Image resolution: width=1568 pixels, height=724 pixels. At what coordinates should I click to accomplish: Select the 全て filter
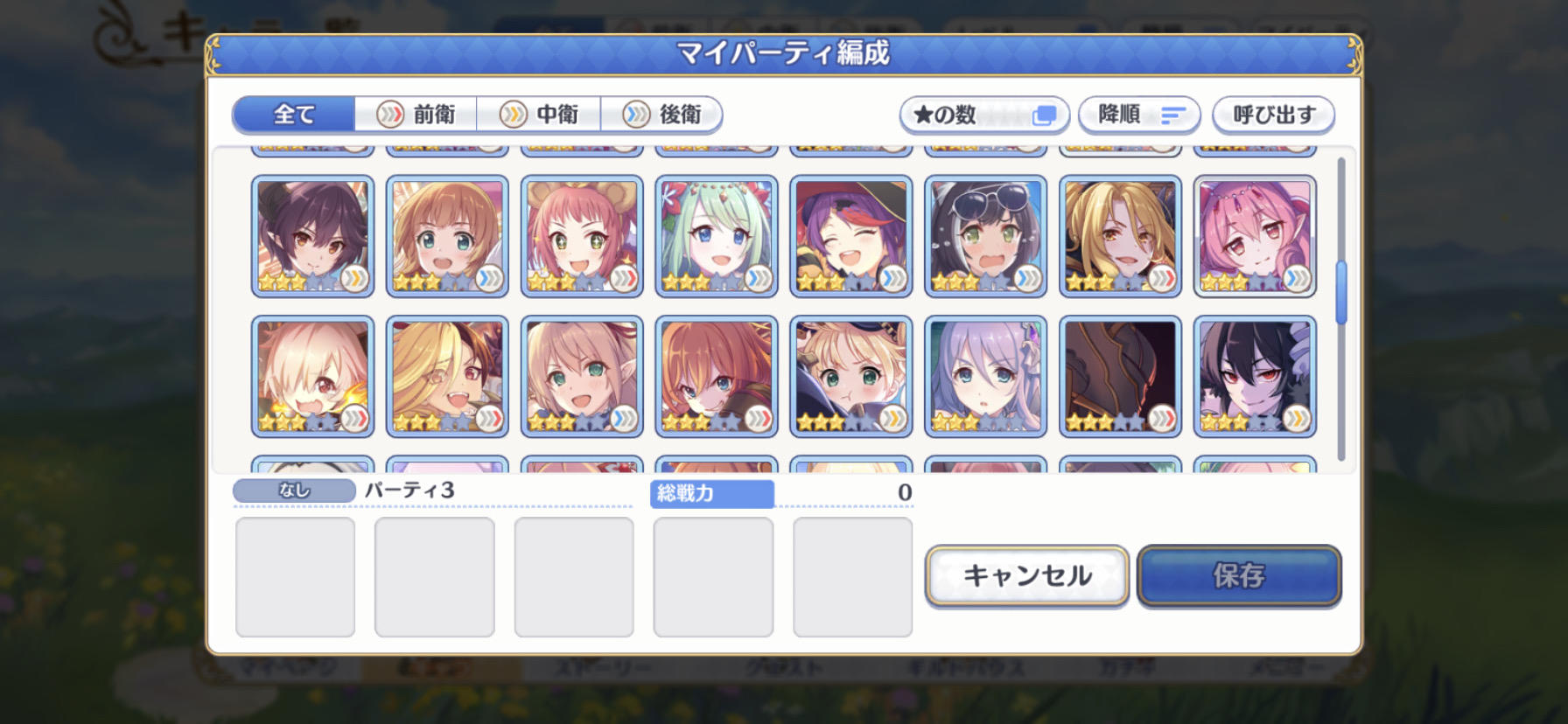point(291,115)
